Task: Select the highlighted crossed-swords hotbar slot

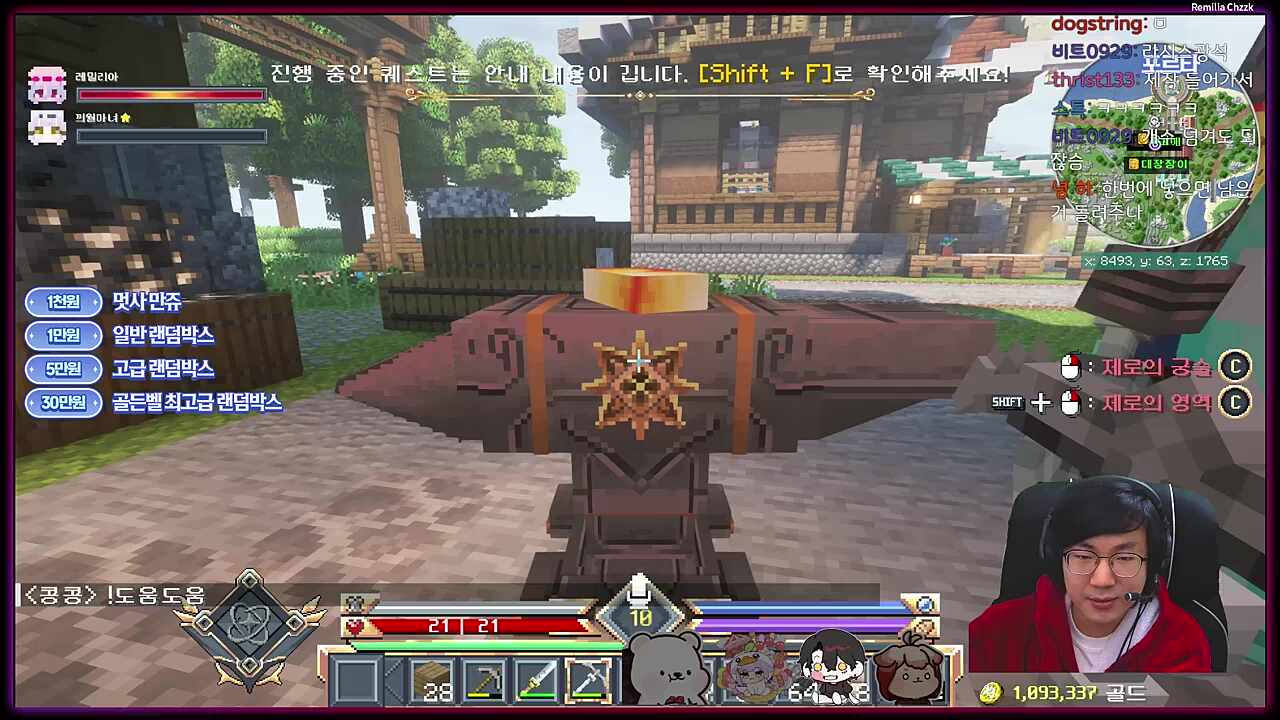Action: (590, 680)
